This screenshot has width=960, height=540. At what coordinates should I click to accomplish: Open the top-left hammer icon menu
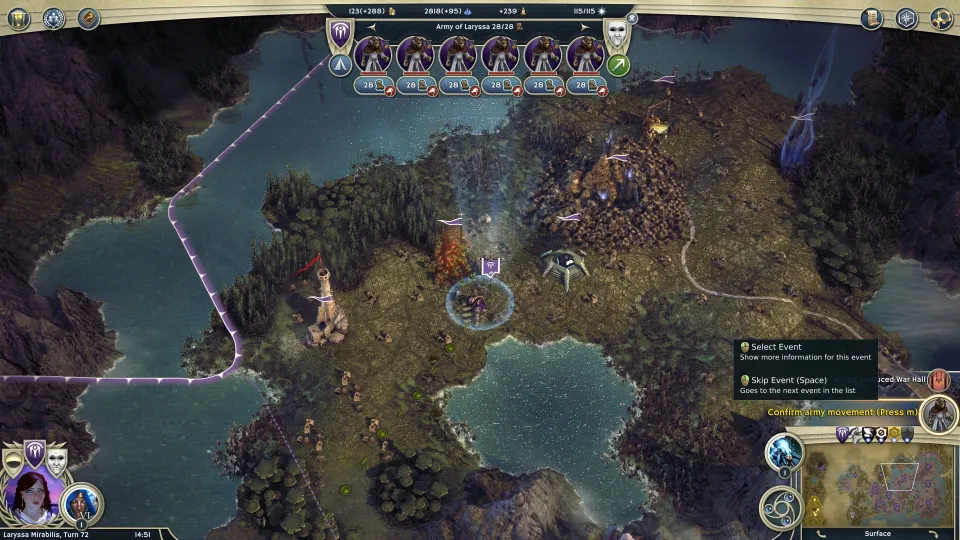[x=88, y=18]
